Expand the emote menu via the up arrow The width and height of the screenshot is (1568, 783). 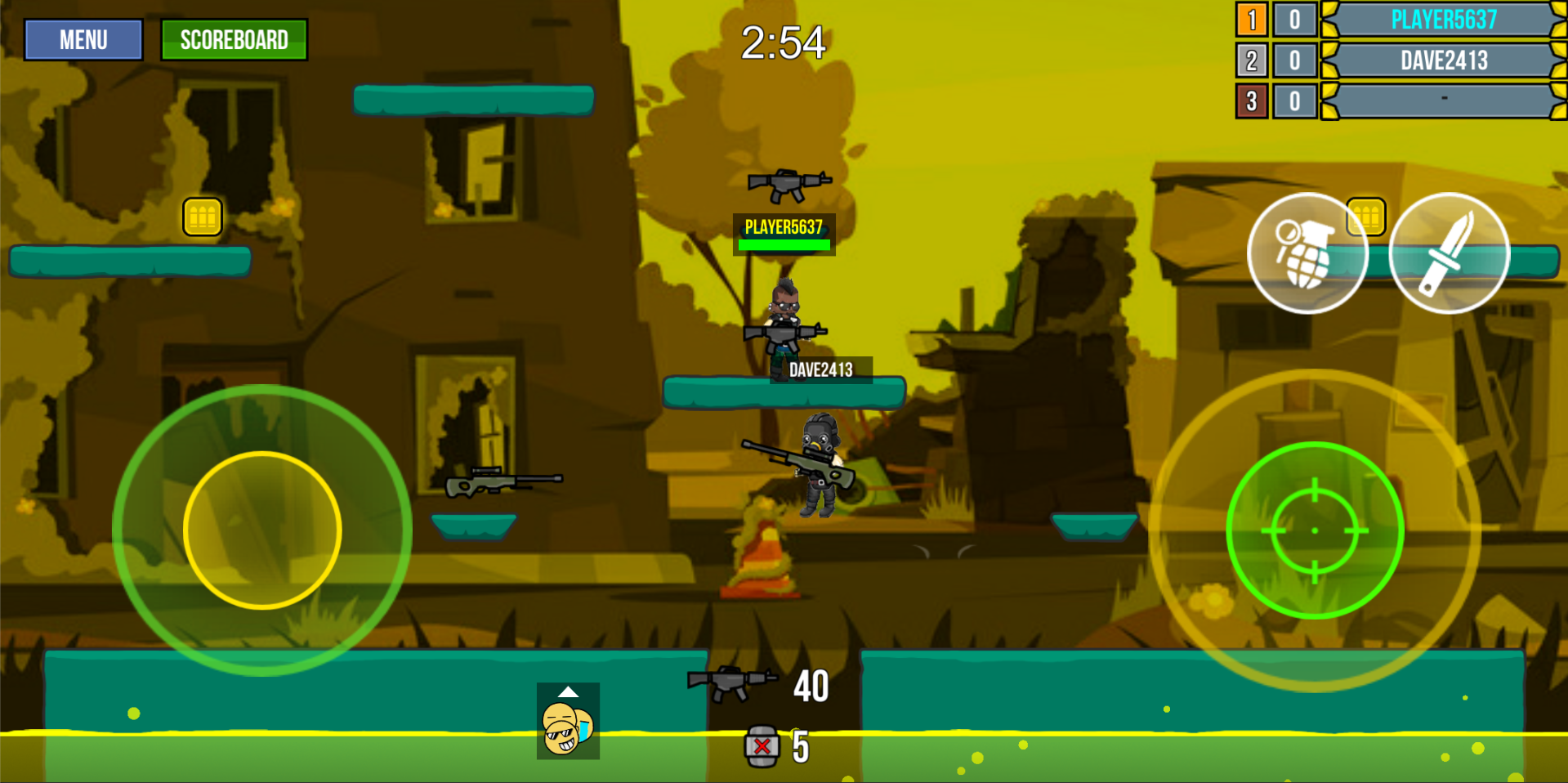[x=567, y=691]
